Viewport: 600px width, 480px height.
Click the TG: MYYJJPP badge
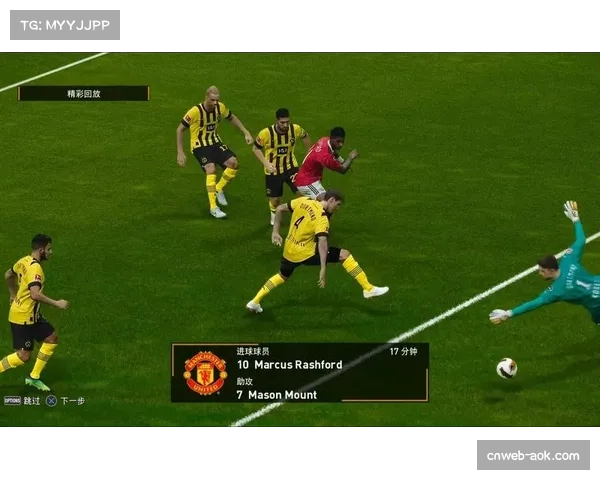click(x=64, y=24)
